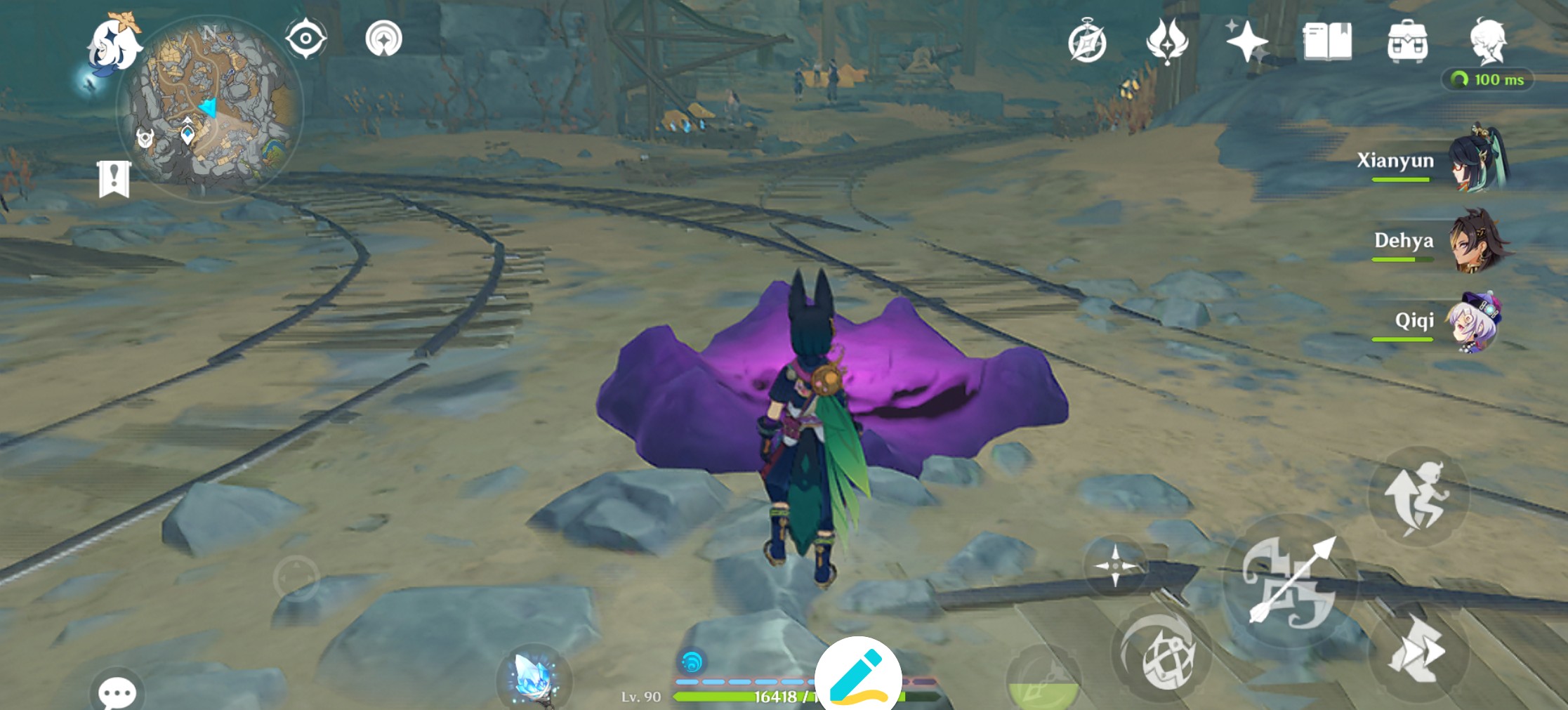Open the Party Setup character icon
Viewport: 1568px width, 710px height.
(1491, 41)
